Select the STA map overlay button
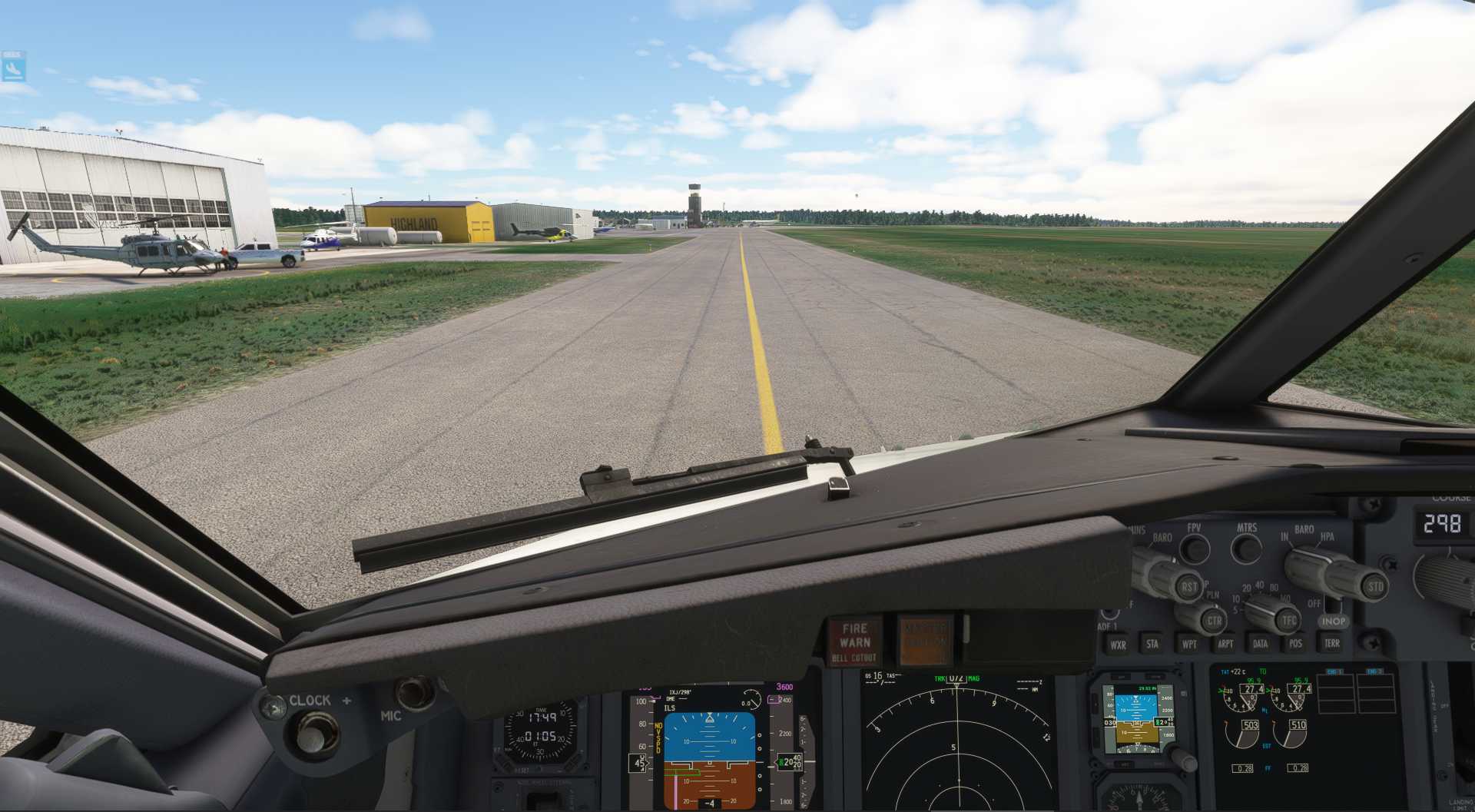 tap(1151, 642)
